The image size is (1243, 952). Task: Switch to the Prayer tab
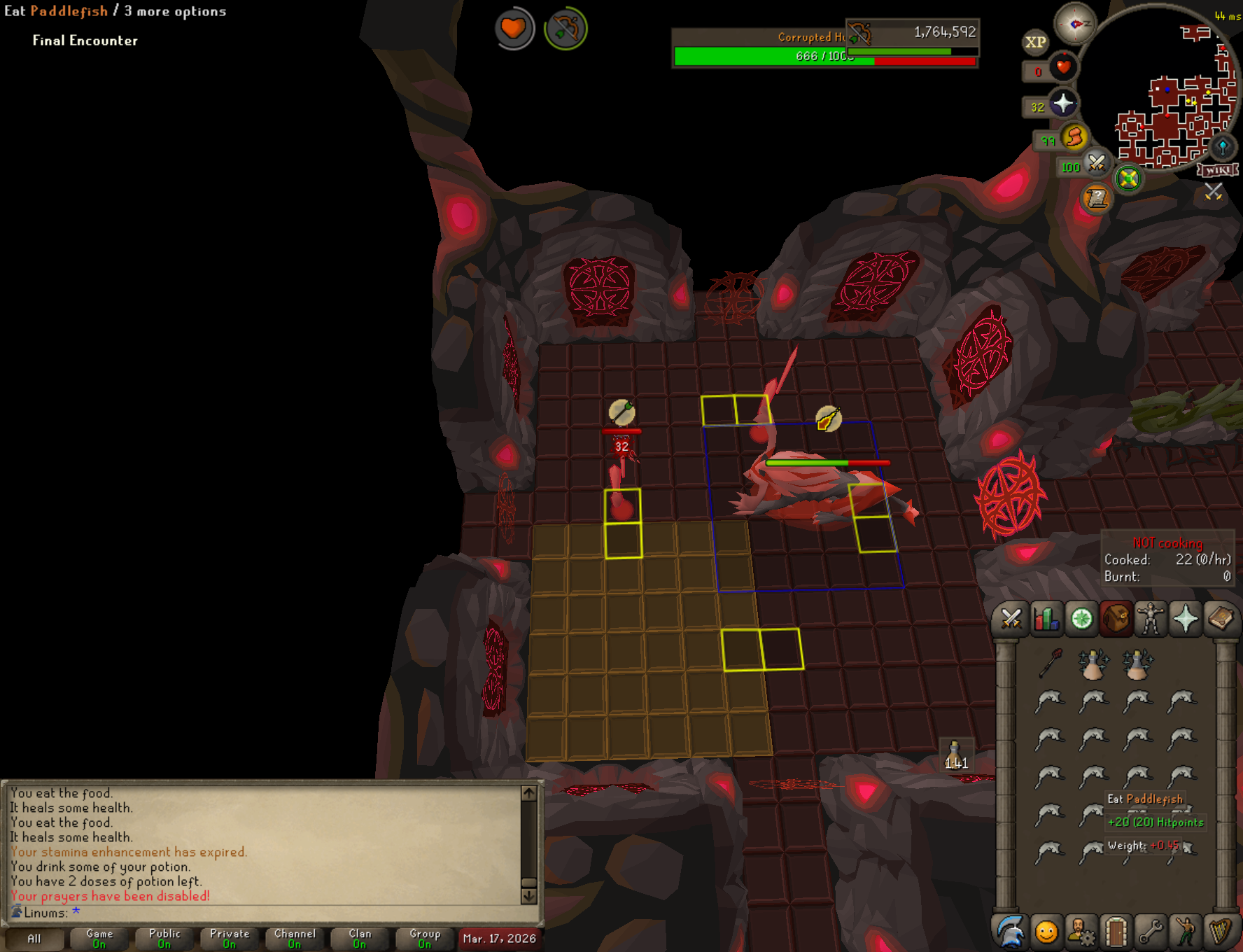1186,619
